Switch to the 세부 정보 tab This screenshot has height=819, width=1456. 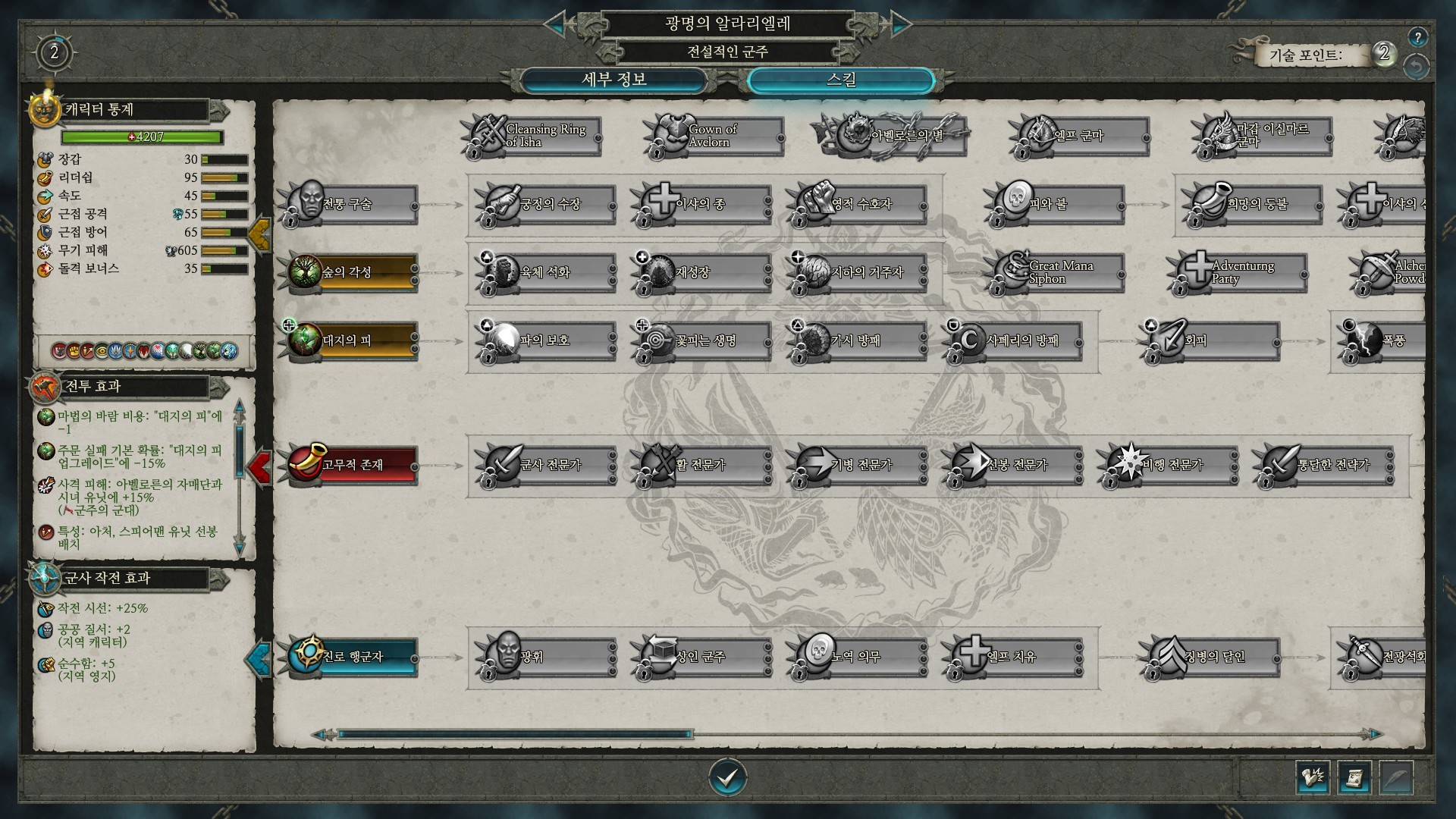pos(613,80)
